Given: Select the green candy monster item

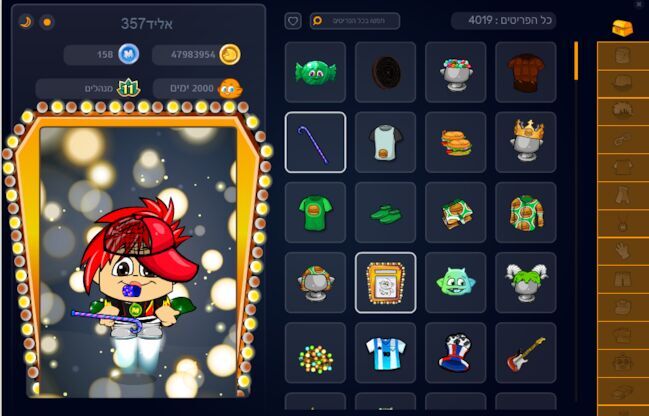Looking at the screenshot, I should 315,72.
